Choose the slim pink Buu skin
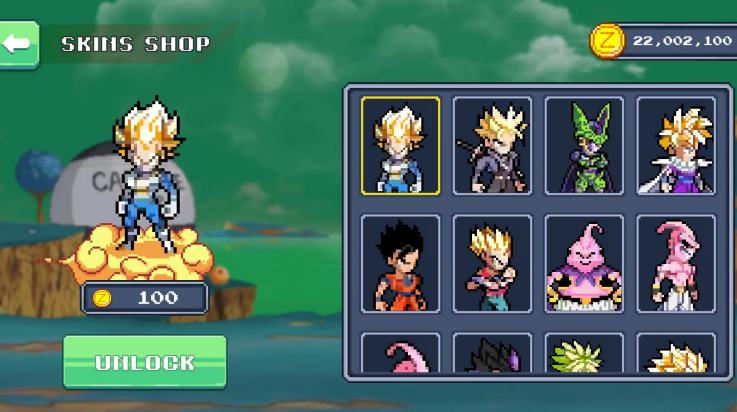737x412 pixels. point(676,263)
